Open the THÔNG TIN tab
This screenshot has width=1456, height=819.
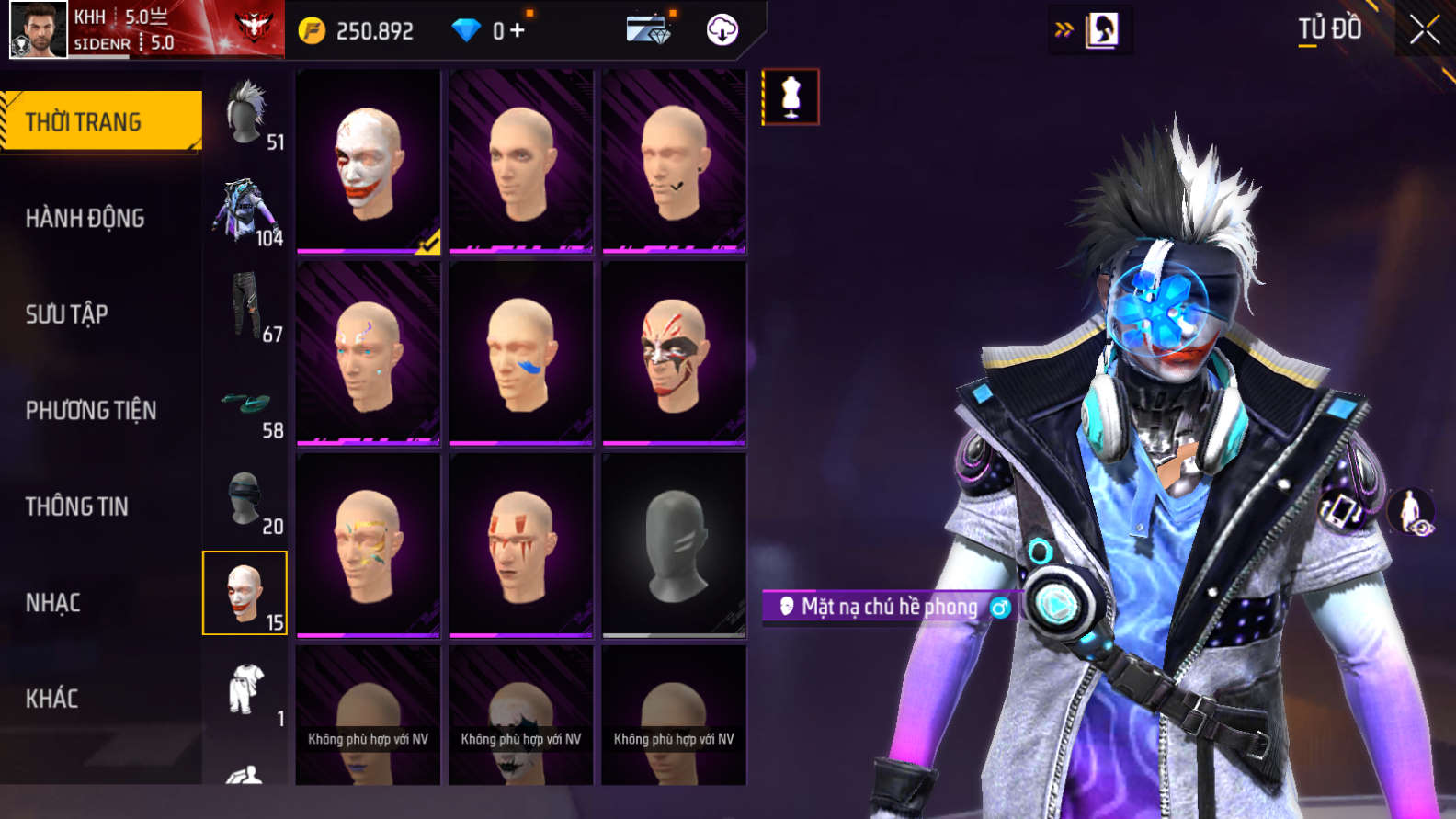(77, 506)
